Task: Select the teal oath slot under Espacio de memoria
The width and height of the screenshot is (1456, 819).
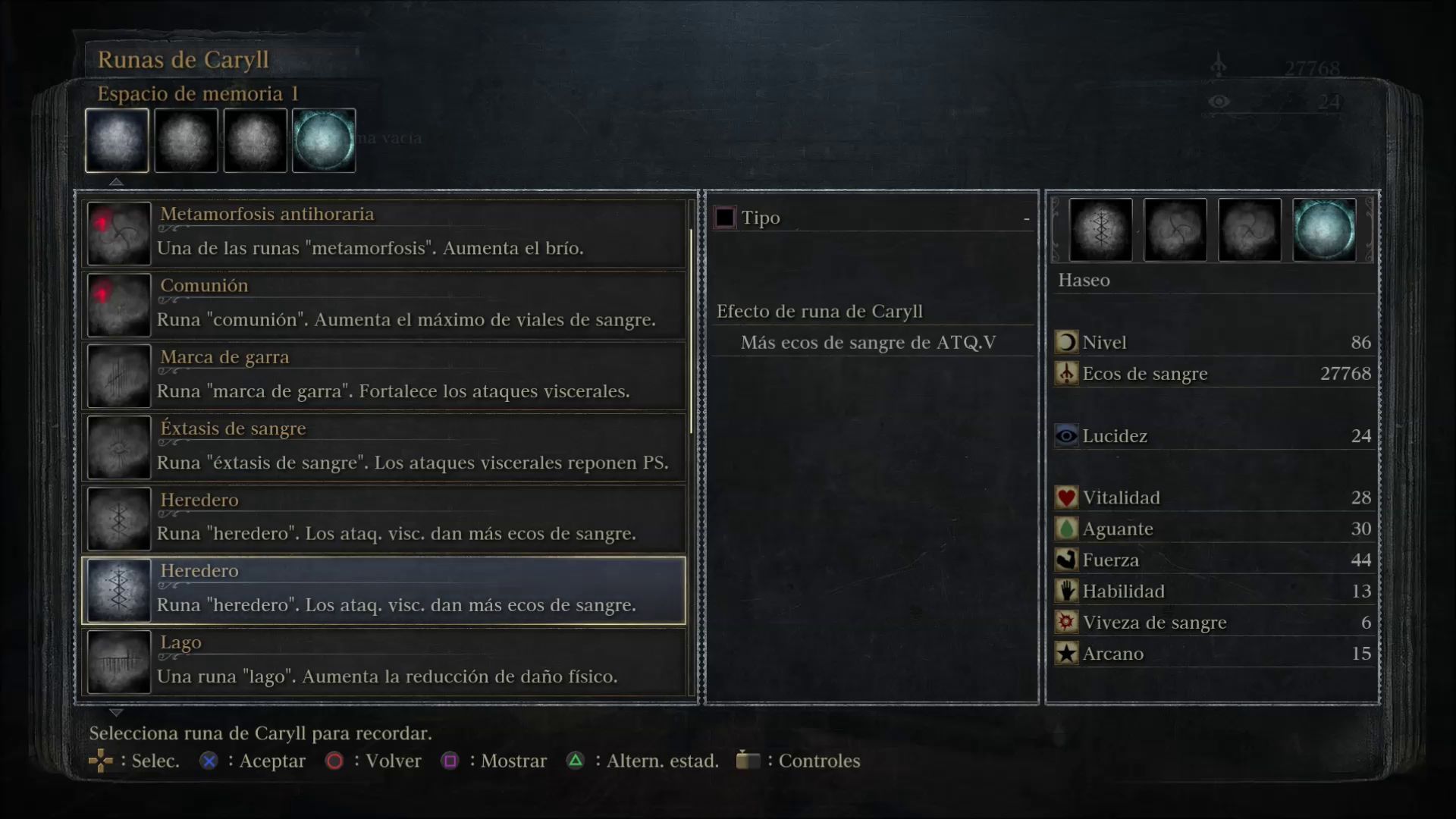Action: [x=324, y=140]
